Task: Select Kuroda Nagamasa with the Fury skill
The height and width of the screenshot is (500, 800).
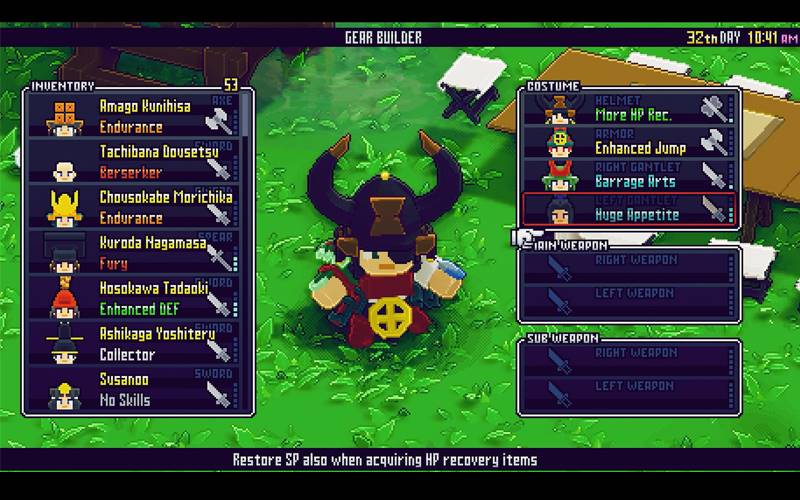Action: (x=135, y=254)
